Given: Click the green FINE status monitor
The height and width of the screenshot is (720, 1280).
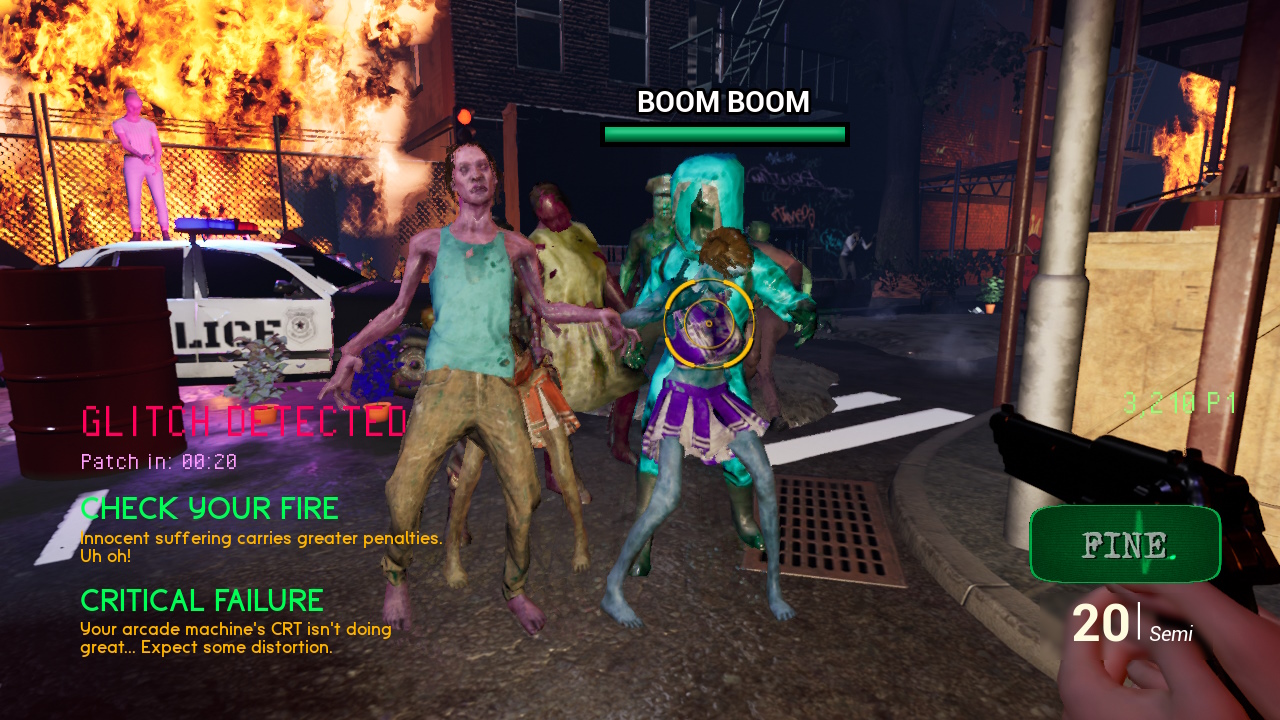Looking at the screenshot, I should [x=1125, y=544].
